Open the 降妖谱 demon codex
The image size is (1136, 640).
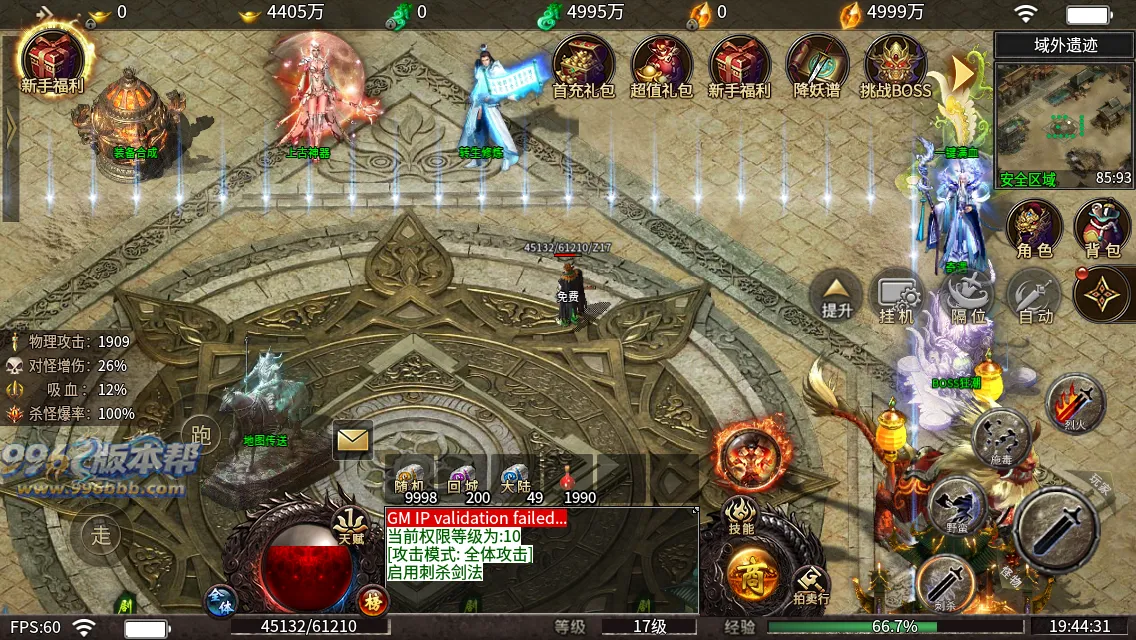[x=817, y=64]
